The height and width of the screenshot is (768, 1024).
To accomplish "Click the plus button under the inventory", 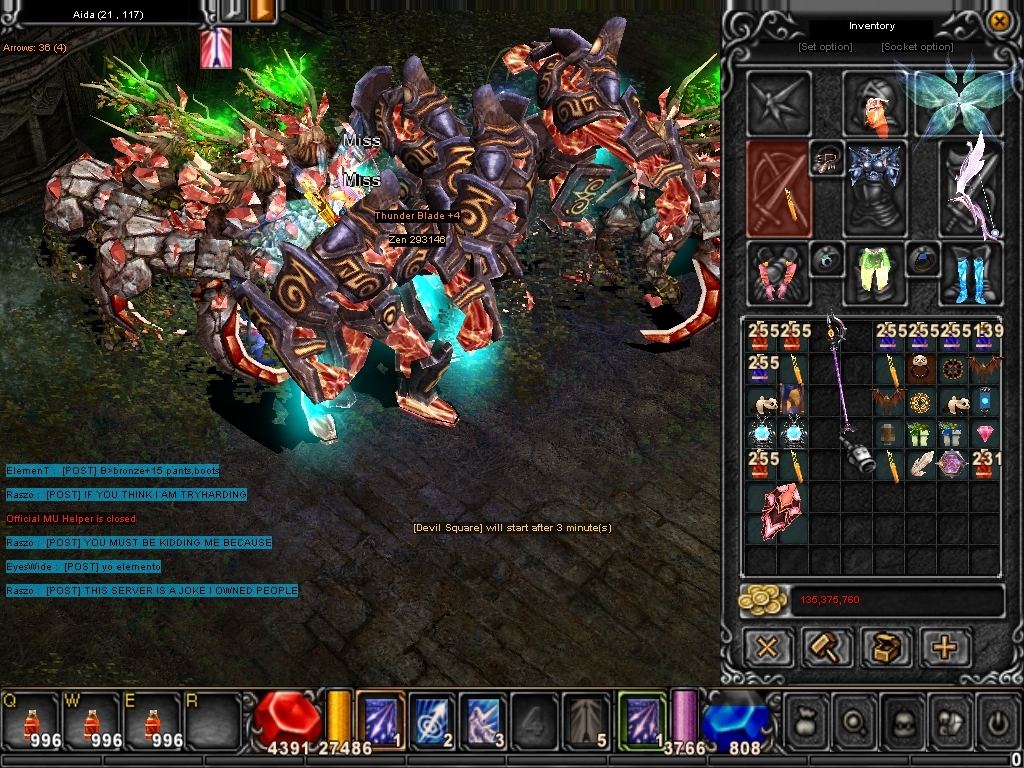I will [x=944, y=647].
